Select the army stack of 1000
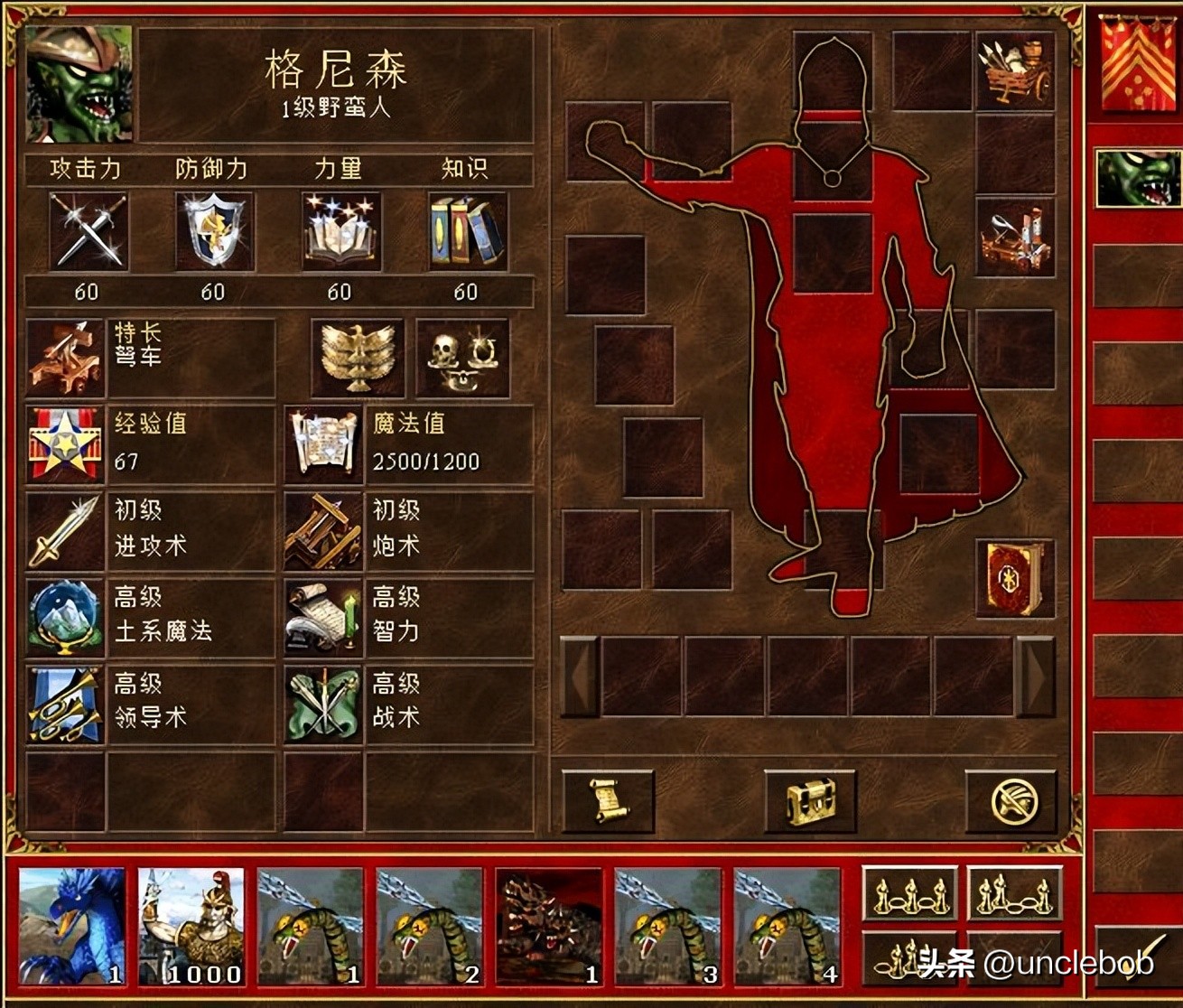Screen dimensions: 1183x1008 click(x=191, y=926)
